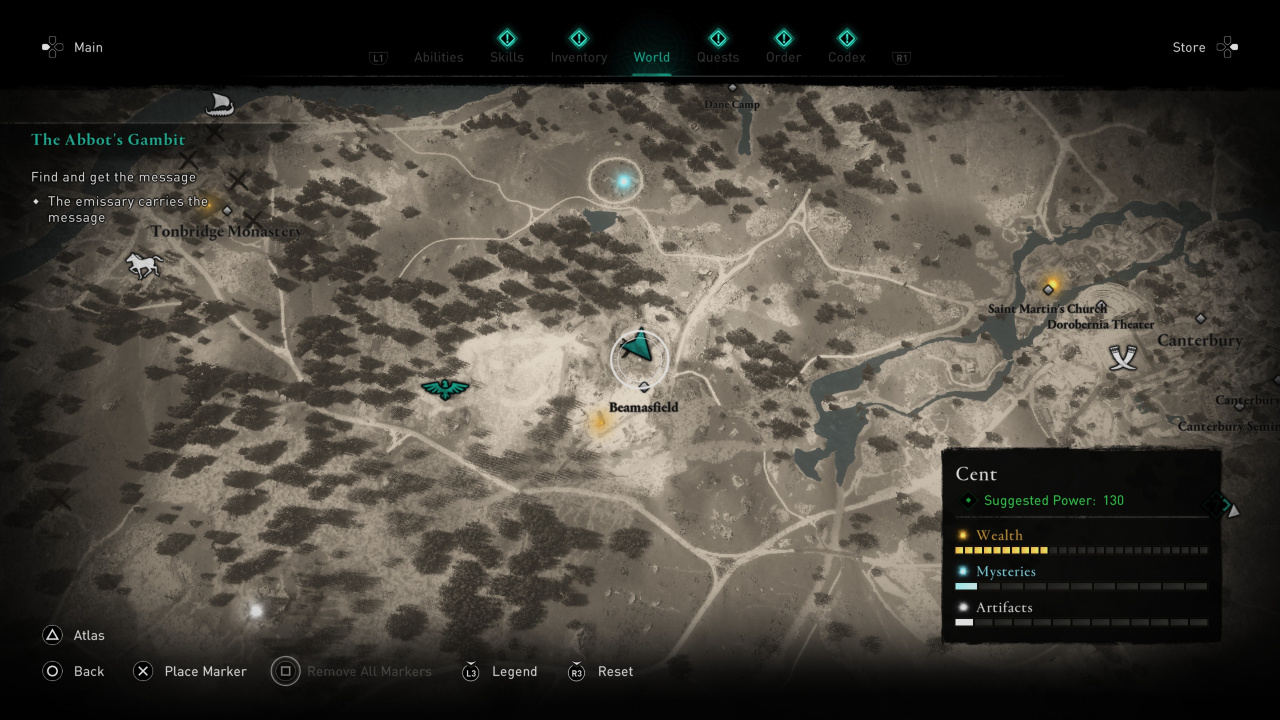The image size is (1280, 720).
Task: Click the white horse mount marker
Action: [143, 265]
